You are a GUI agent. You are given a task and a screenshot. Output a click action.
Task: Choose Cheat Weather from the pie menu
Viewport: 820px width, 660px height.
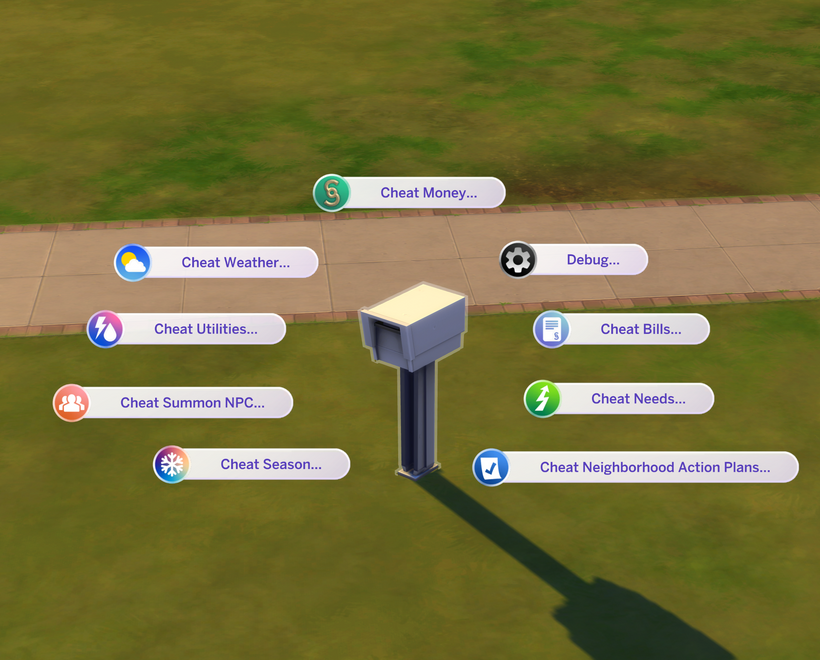click(235, 263)
